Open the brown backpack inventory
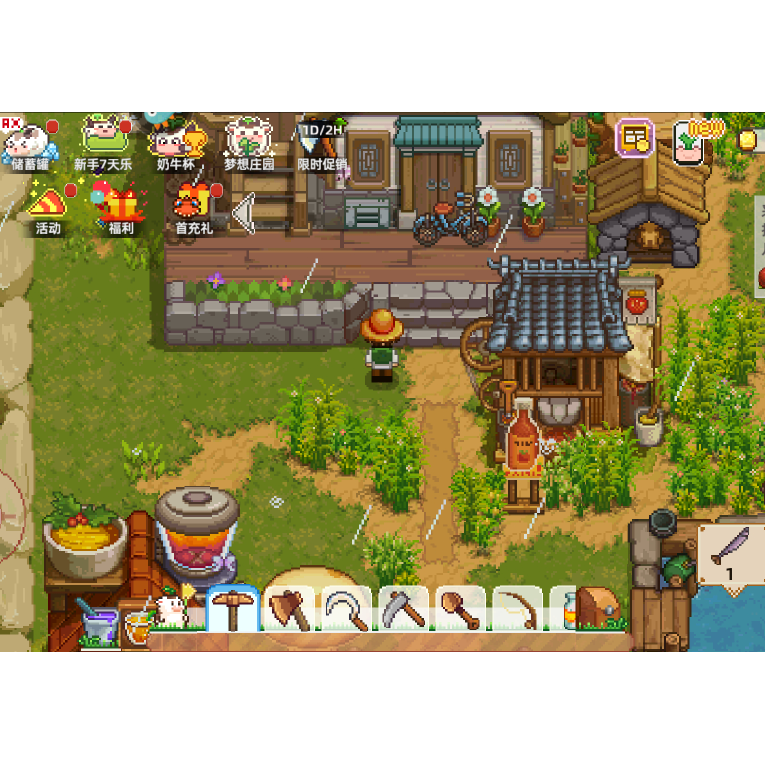This screenshot has width=765, height=765. tap(595, 609)
